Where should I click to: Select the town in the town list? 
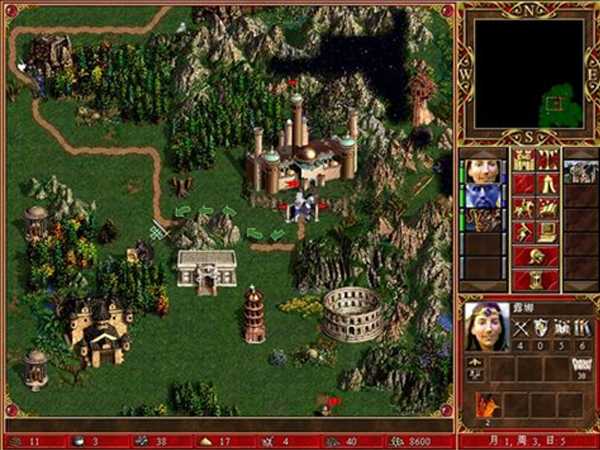[580, 171]
